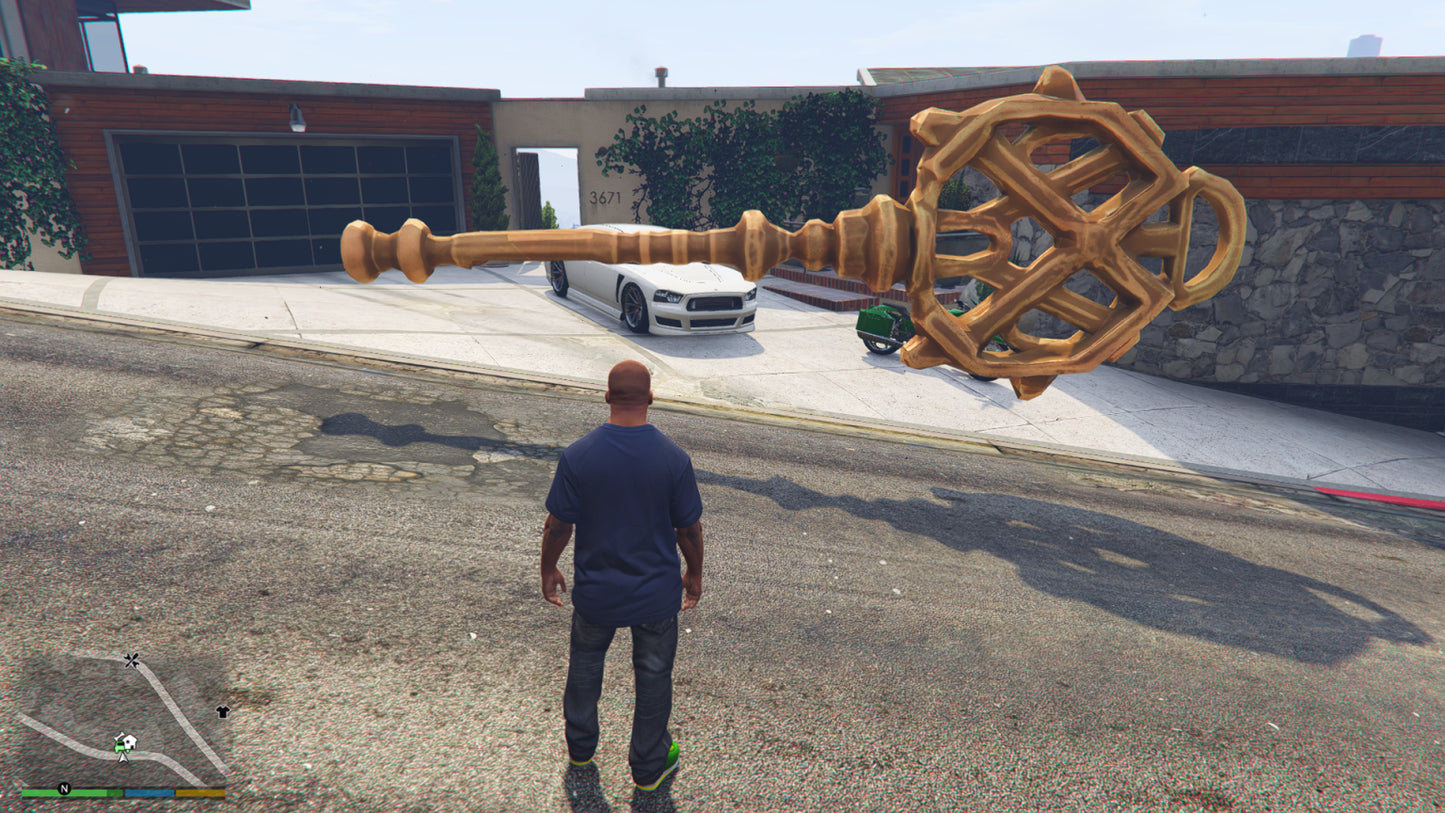1445x813 pixels.
Task: Select the green car marker on minimap
Action: 119,743
